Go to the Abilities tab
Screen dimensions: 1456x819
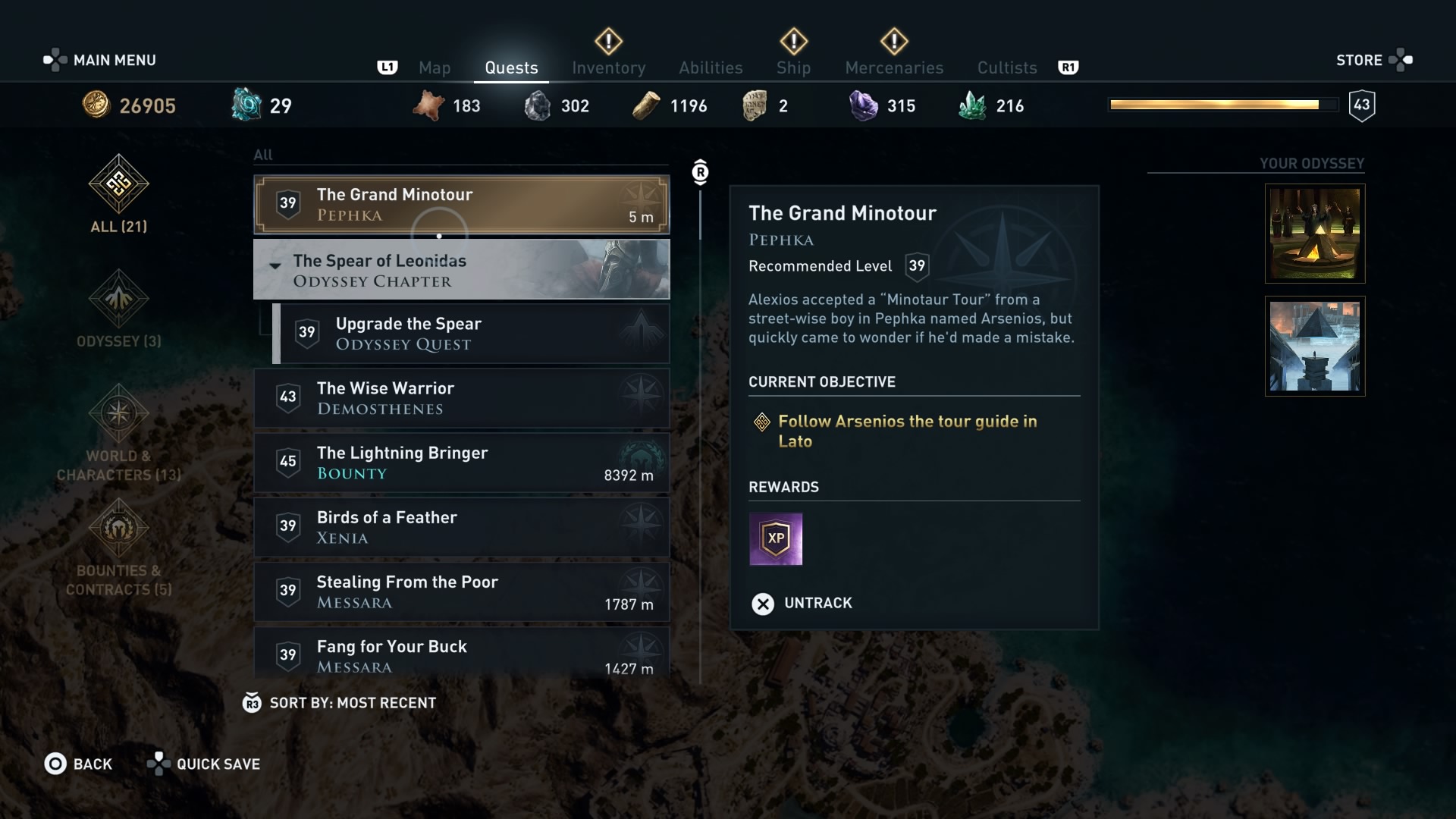coord(711,68)
